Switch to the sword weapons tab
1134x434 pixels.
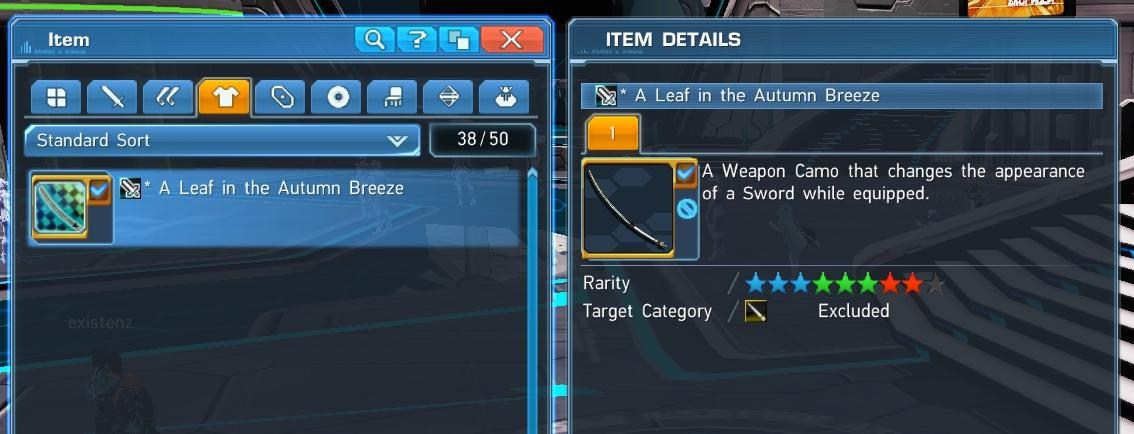click(112, 97)
